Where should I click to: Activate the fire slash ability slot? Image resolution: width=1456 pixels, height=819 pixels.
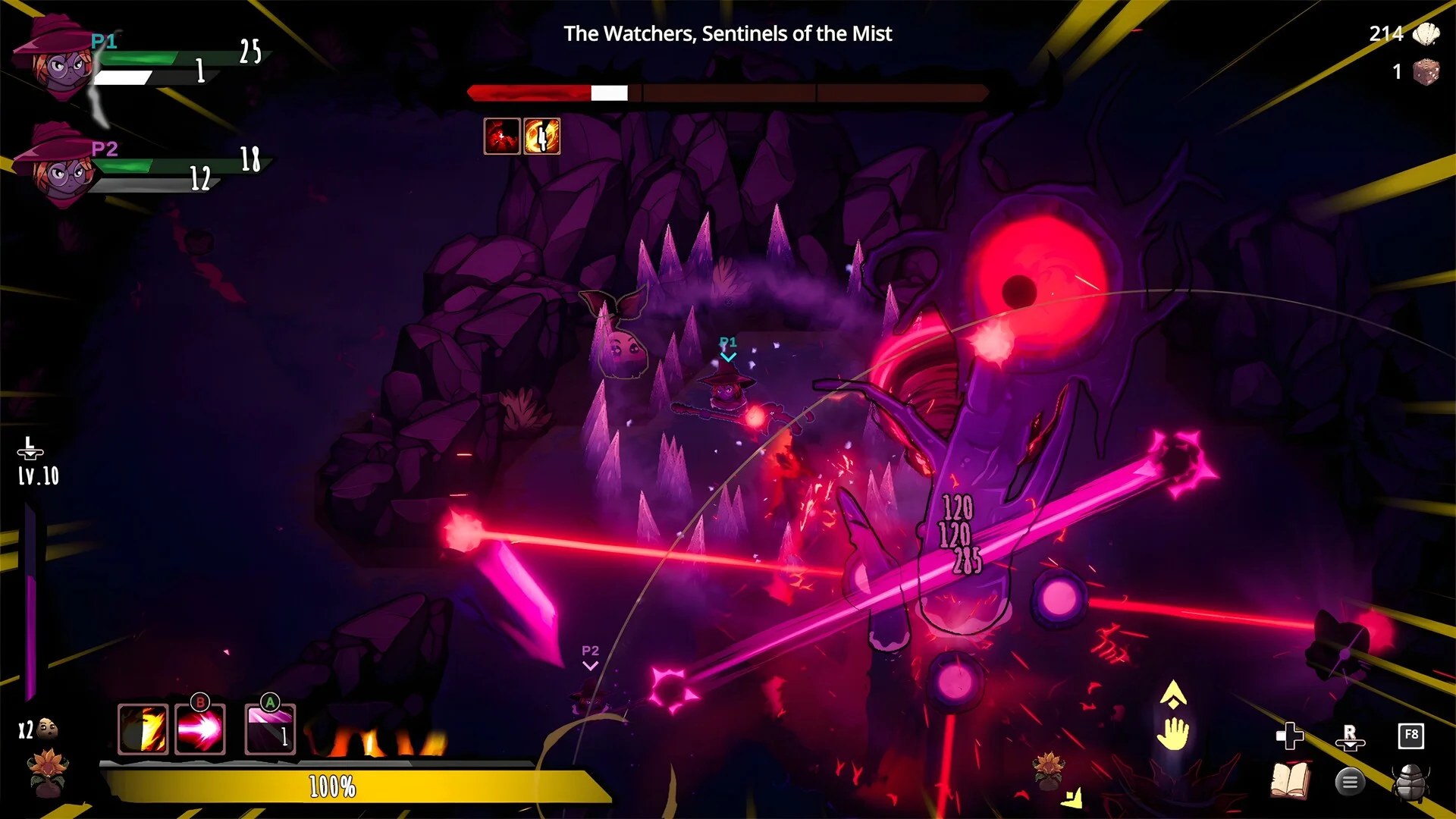click(143, 730)
